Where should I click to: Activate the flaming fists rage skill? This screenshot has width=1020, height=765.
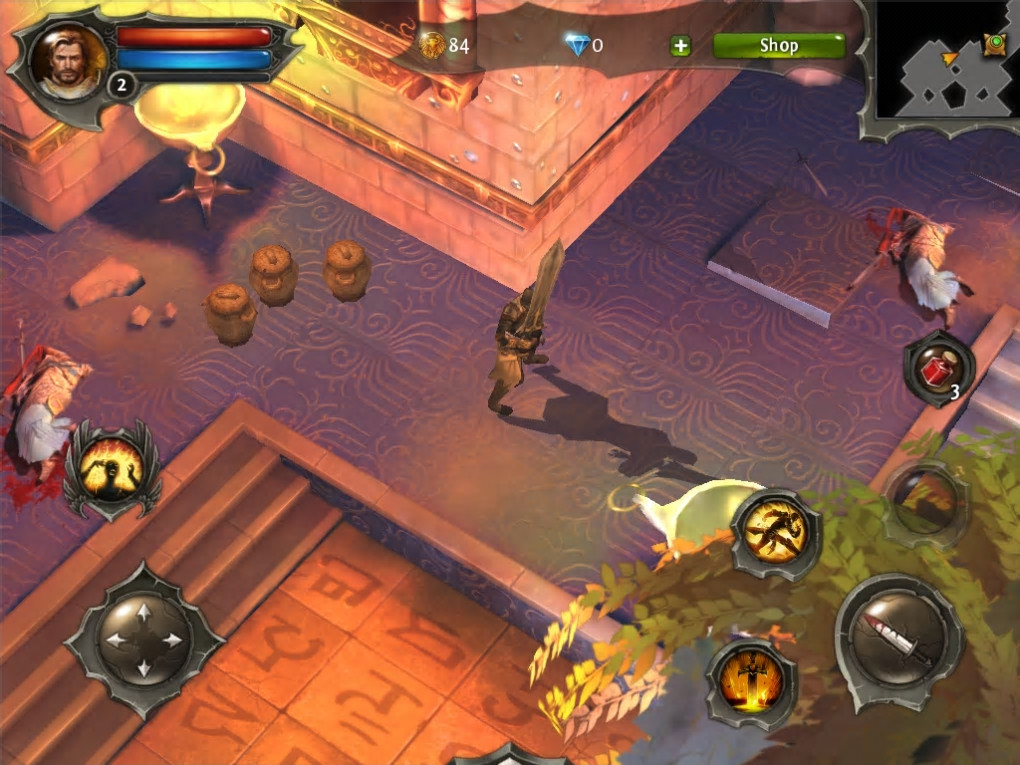(111, 468)
